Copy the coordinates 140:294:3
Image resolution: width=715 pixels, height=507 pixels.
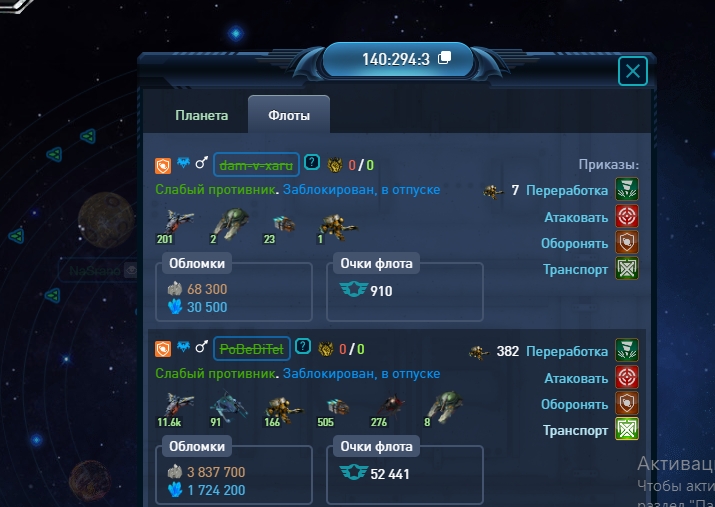point(445,58)
